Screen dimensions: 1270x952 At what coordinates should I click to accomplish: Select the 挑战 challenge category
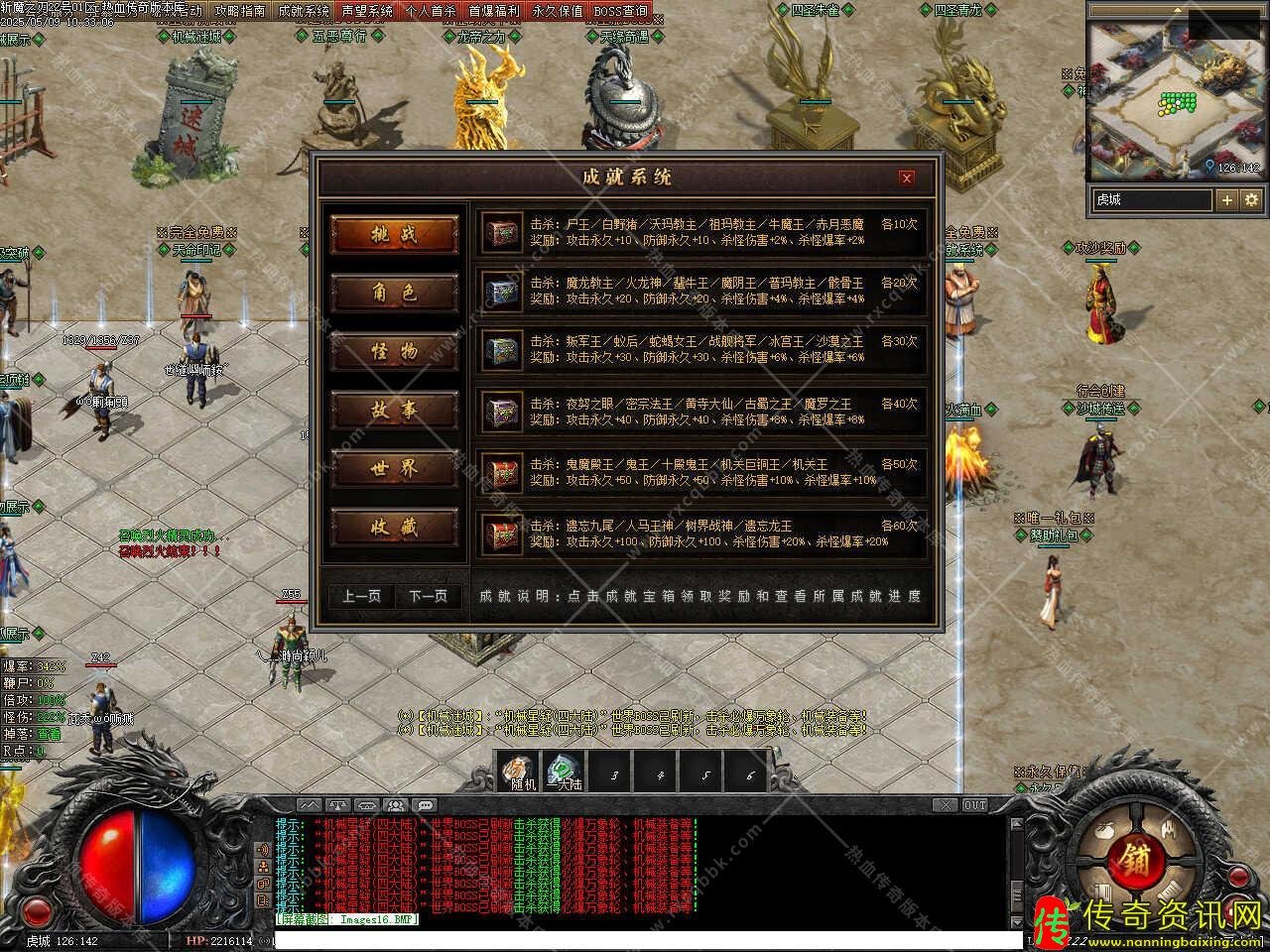tap(395, 235)
